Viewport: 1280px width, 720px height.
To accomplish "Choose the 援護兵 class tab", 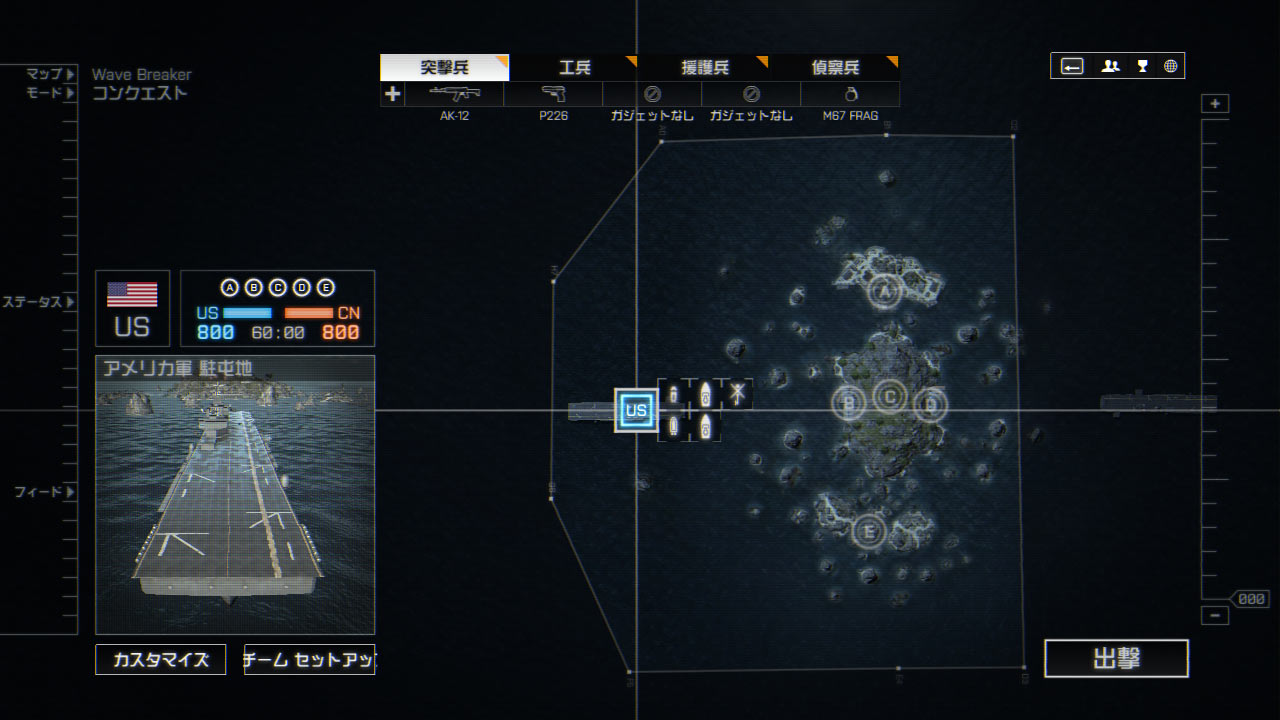I will tap(704, 68).
